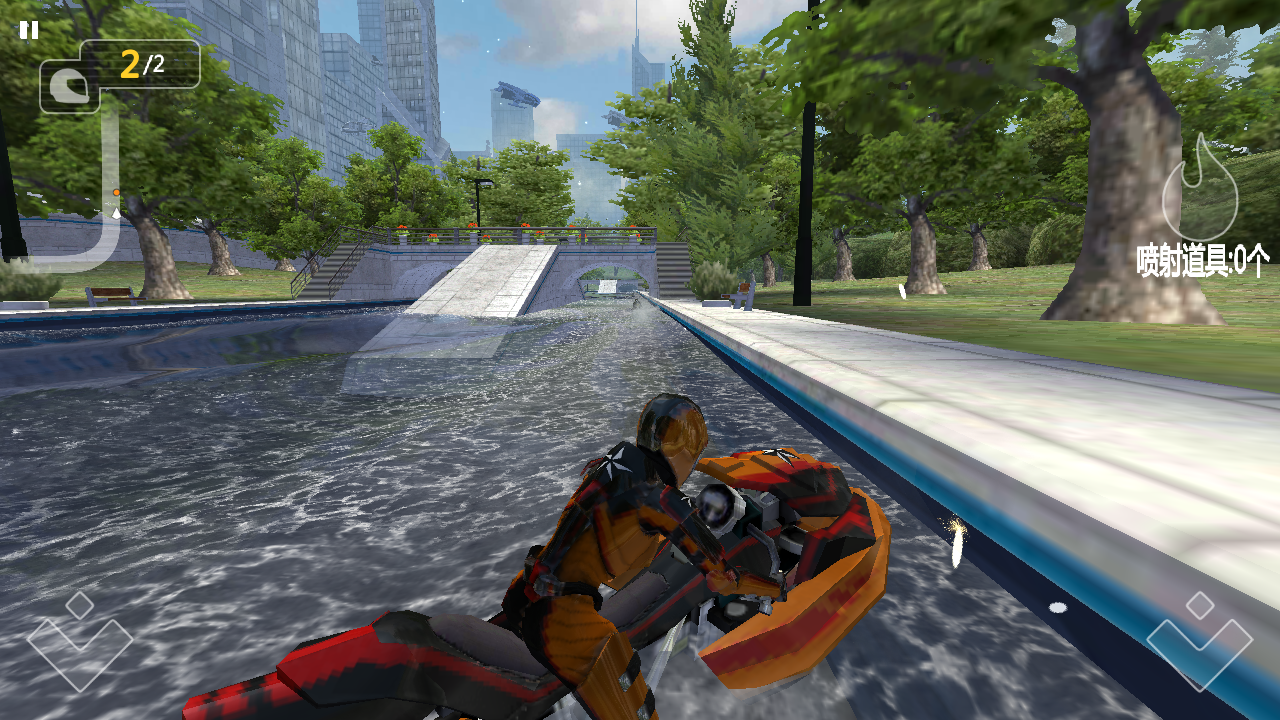Image resolution: width=1280 pixels, height=720 pixels.
Task: Tap the orange progress marker on the tutorial stroke
Action: 116,192
